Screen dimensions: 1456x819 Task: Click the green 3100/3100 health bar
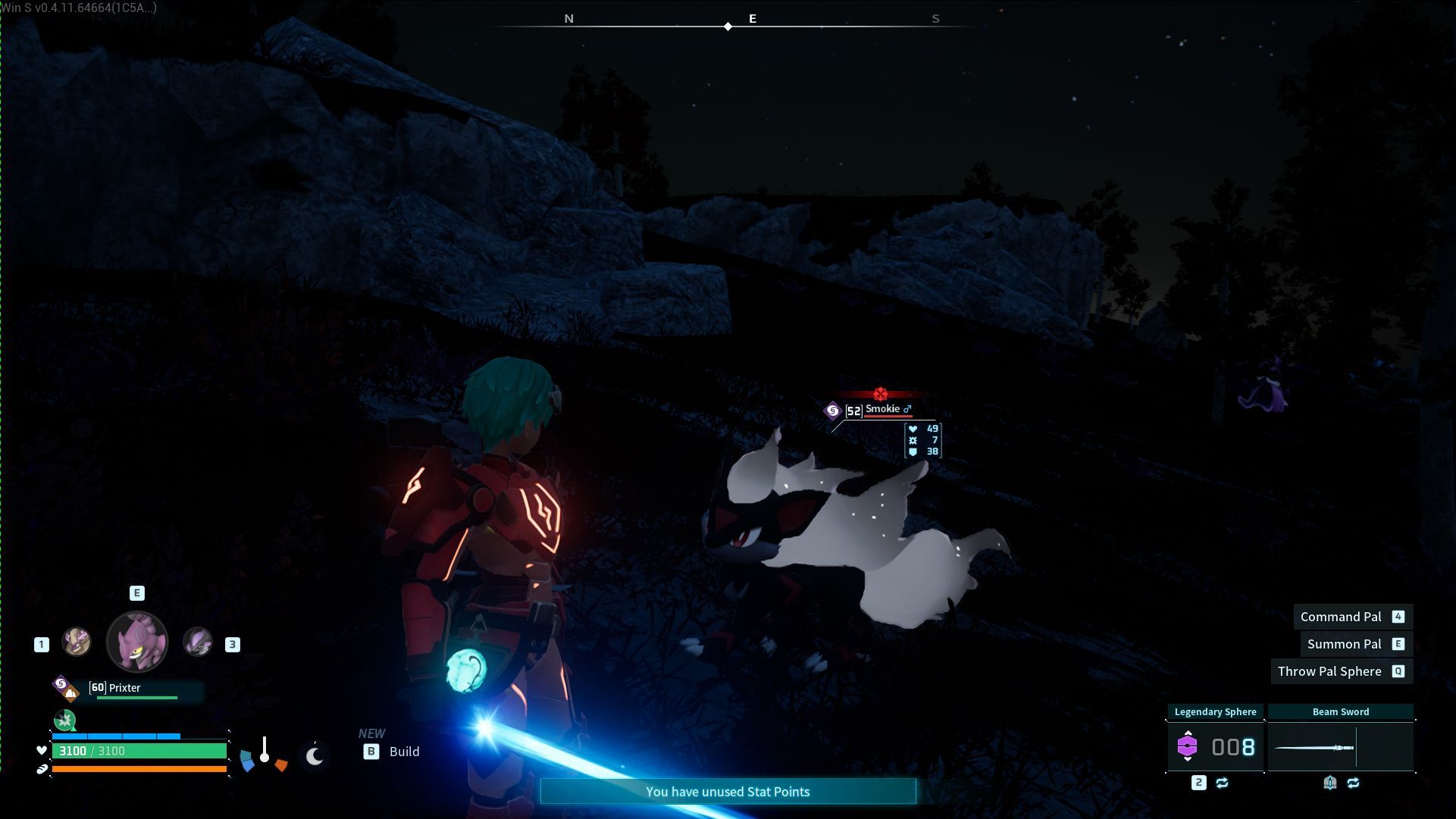pyautogui.click(x=140, y=751)
